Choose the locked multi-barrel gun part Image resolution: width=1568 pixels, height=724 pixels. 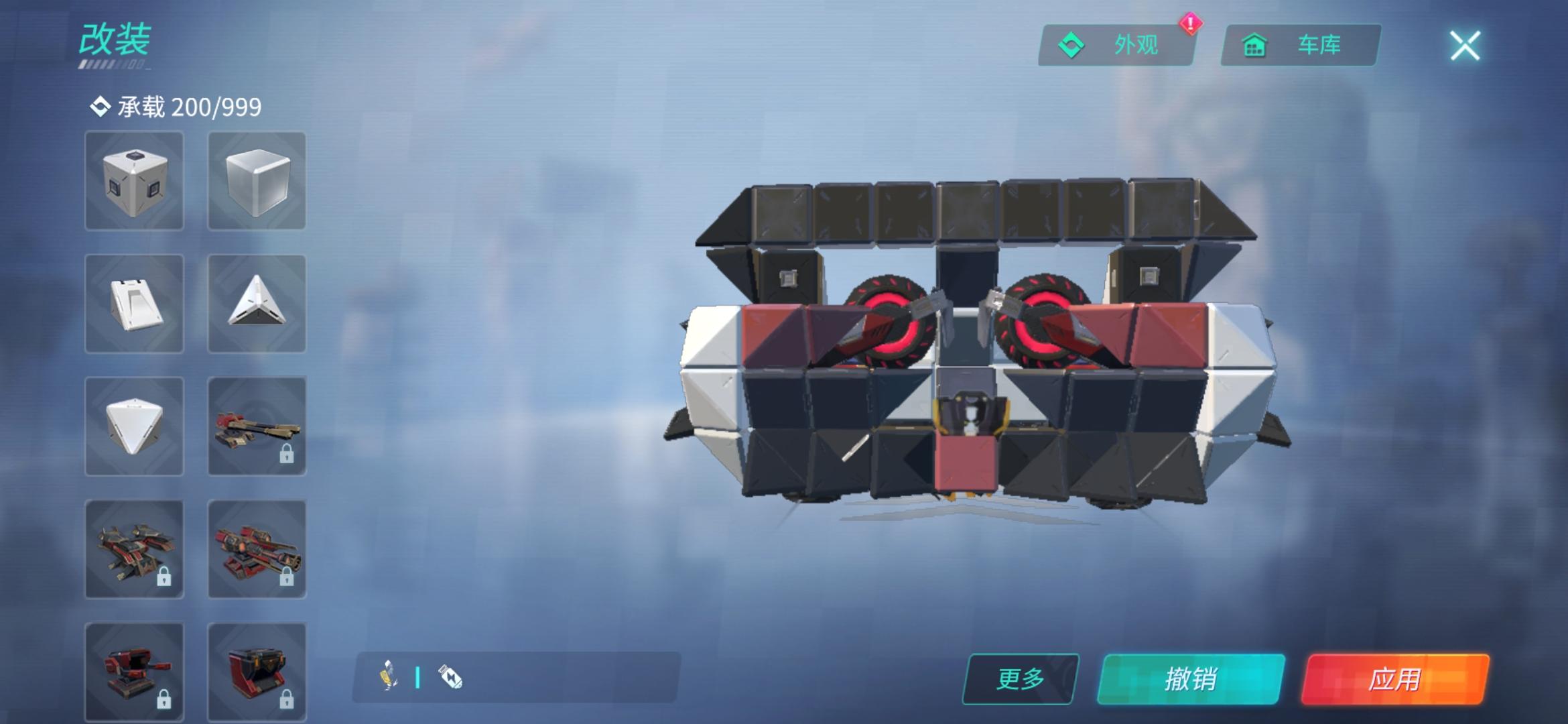tap(257, 549)
